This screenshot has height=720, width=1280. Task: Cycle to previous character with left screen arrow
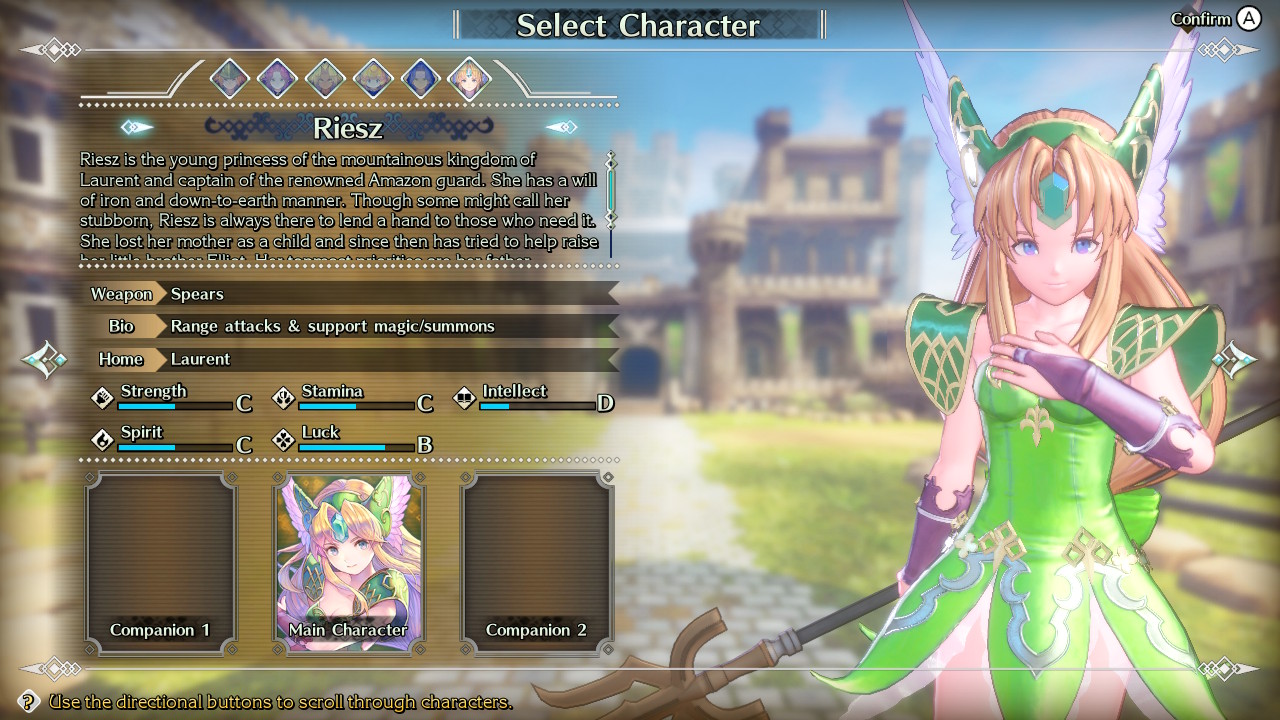pos(46,359)
